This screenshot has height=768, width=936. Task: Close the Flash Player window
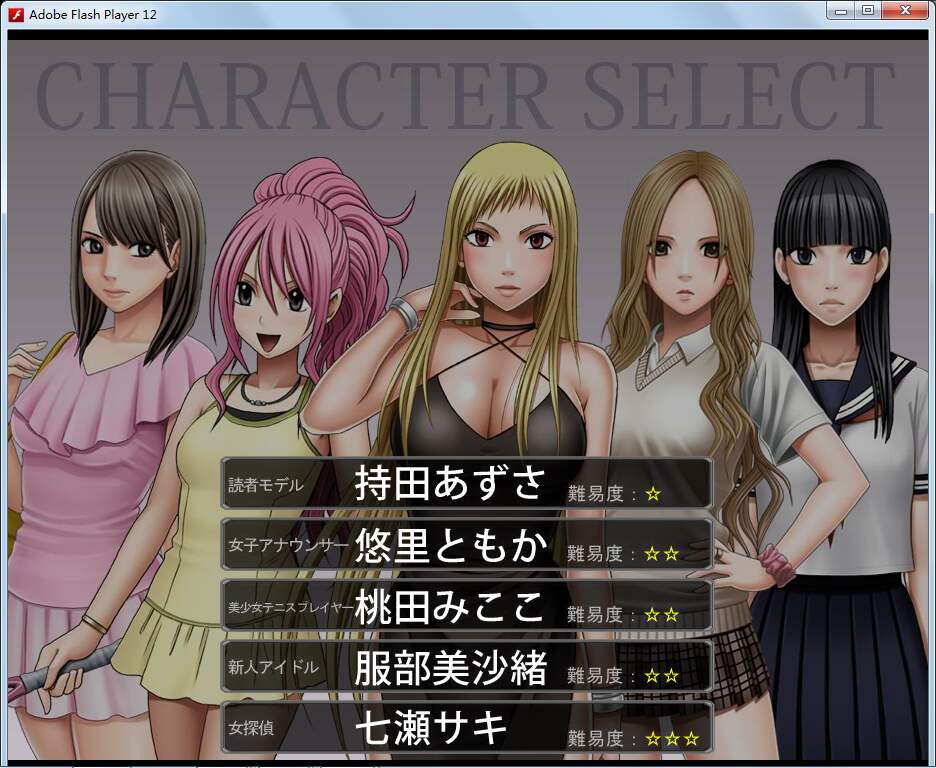coord(904,10)
